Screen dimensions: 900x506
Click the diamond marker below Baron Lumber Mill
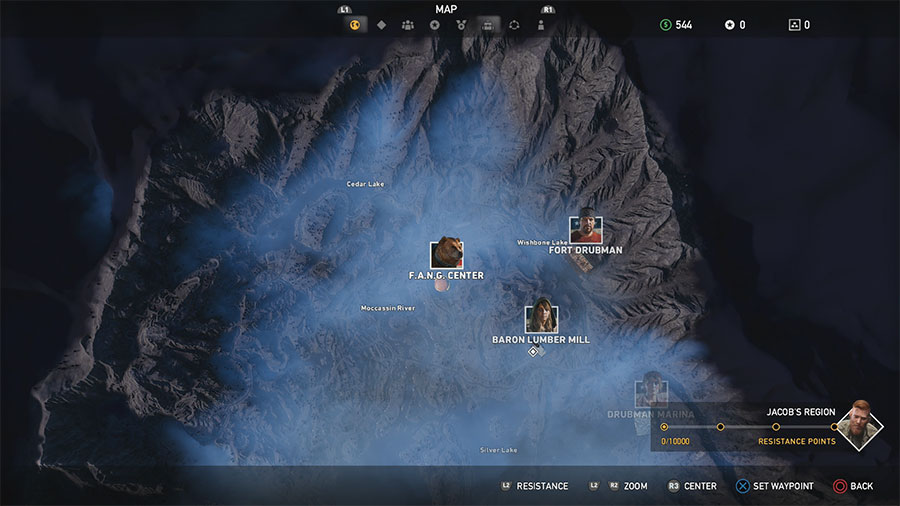tap(534, 351)
